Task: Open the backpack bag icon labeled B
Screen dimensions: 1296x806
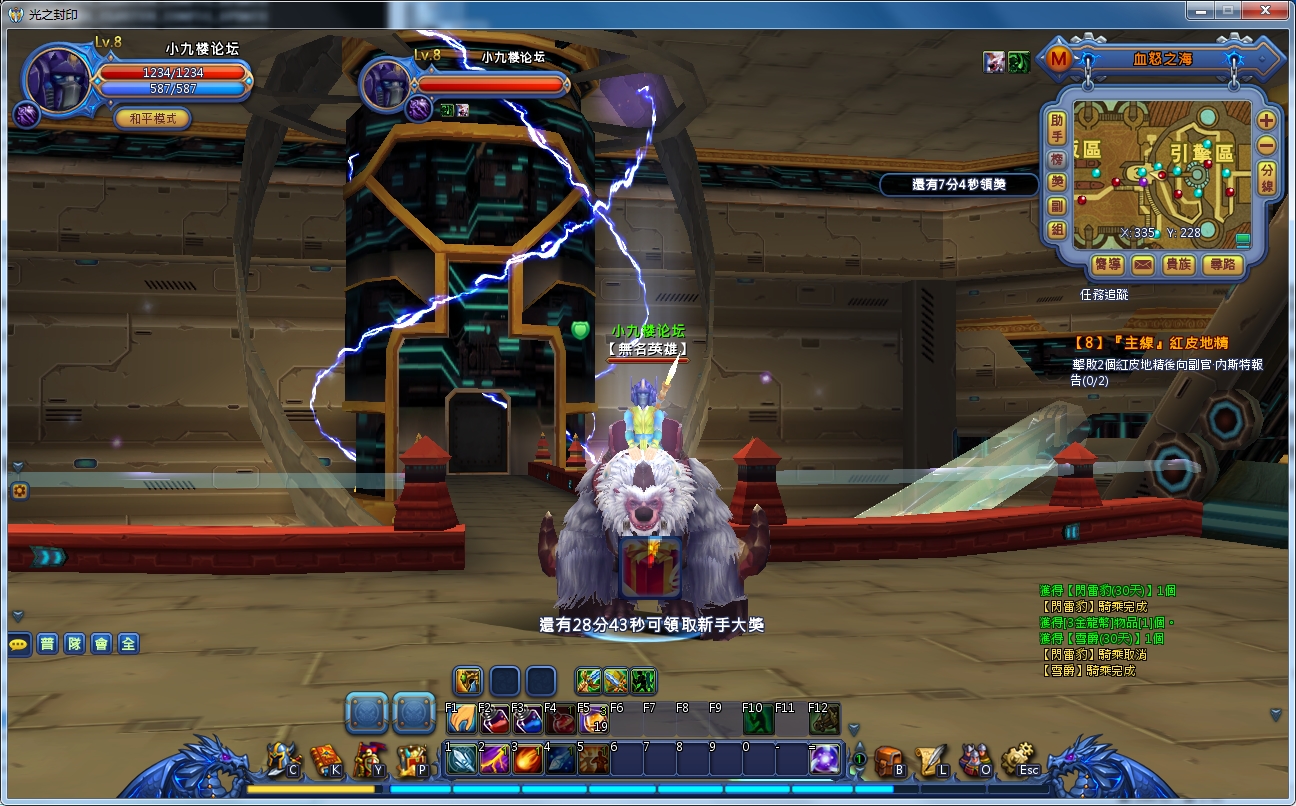Action: [888, 761]
